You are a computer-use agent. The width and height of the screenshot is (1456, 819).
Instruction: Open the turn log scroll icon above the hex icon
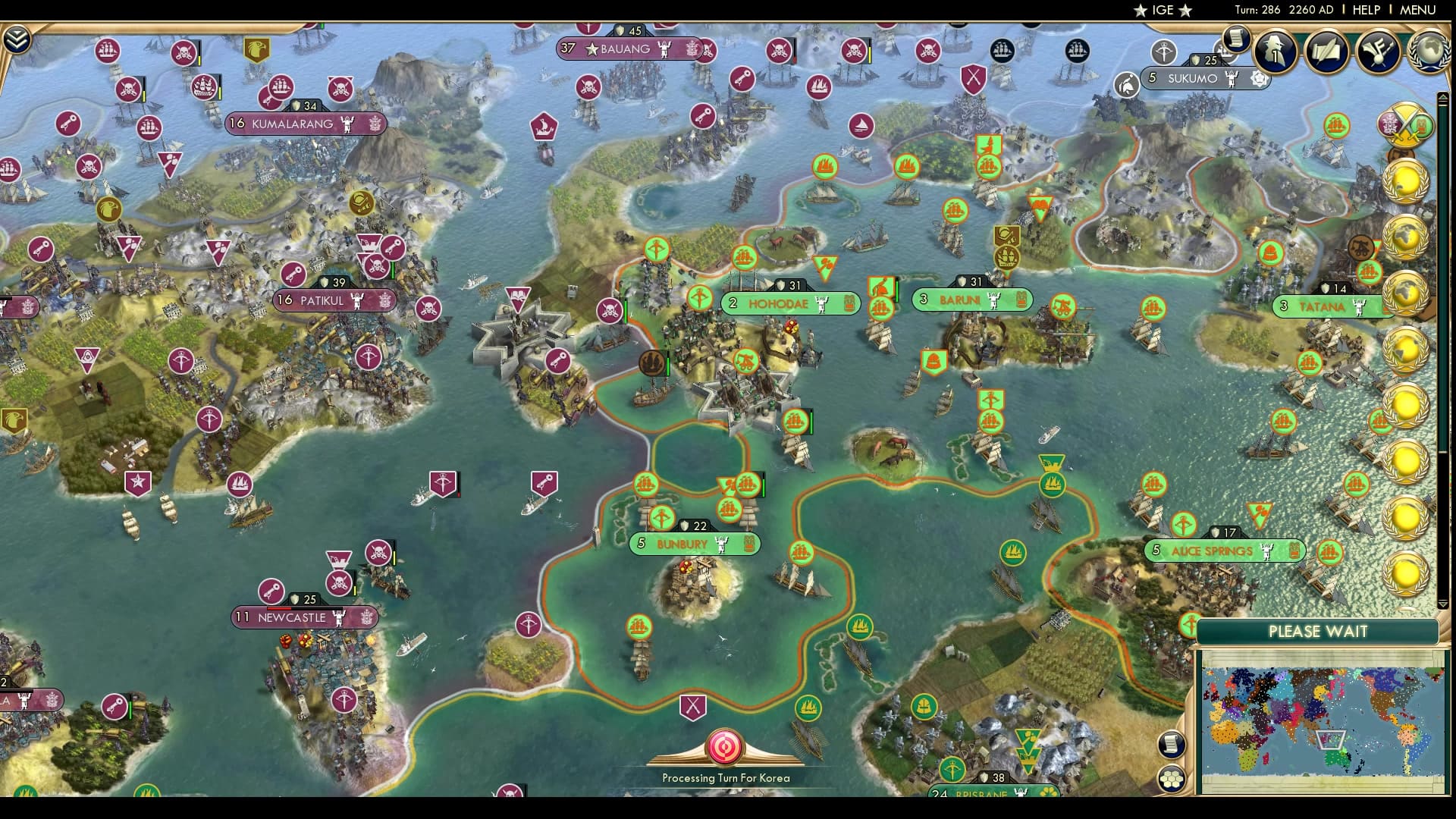(x=1172, y=744)
